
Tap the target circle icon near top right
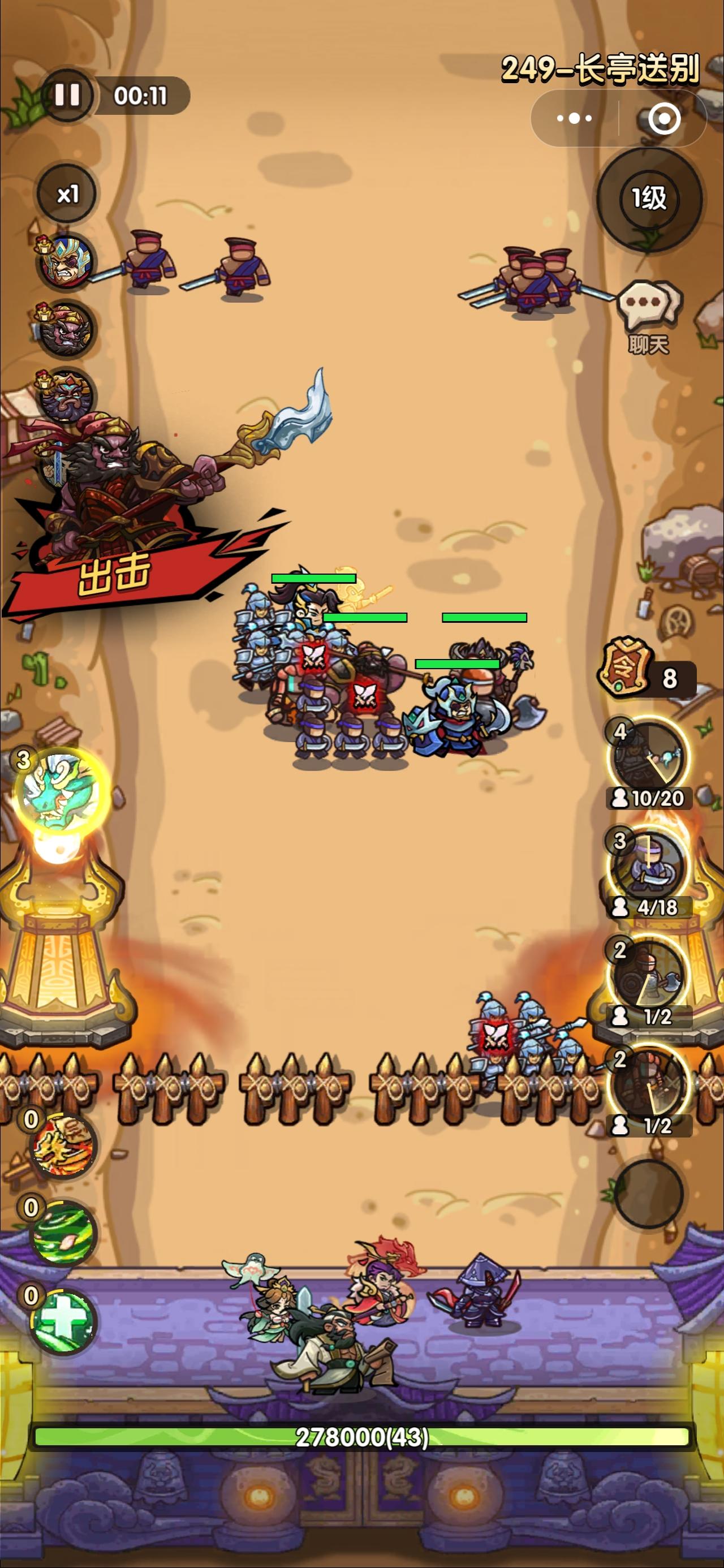pyautogui.click(x=666, y=118)
